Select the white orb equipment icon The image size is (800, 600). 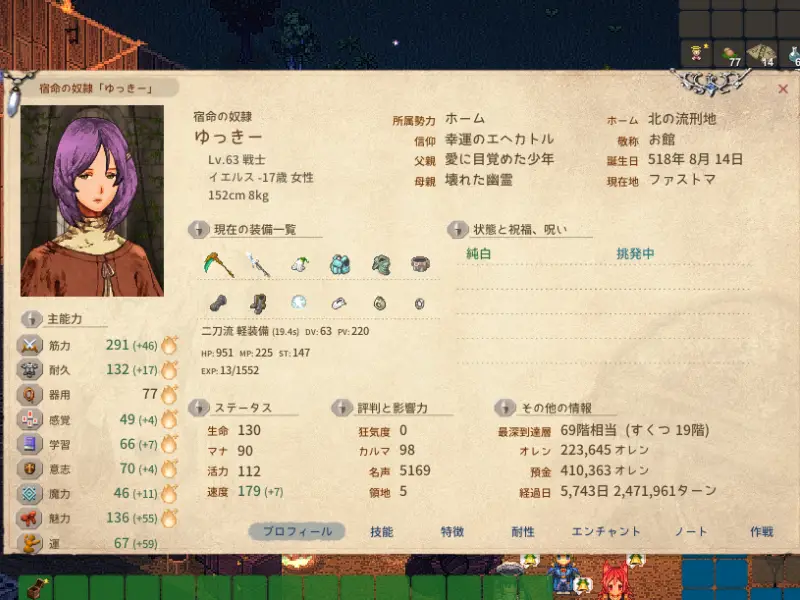coord(298,303)
